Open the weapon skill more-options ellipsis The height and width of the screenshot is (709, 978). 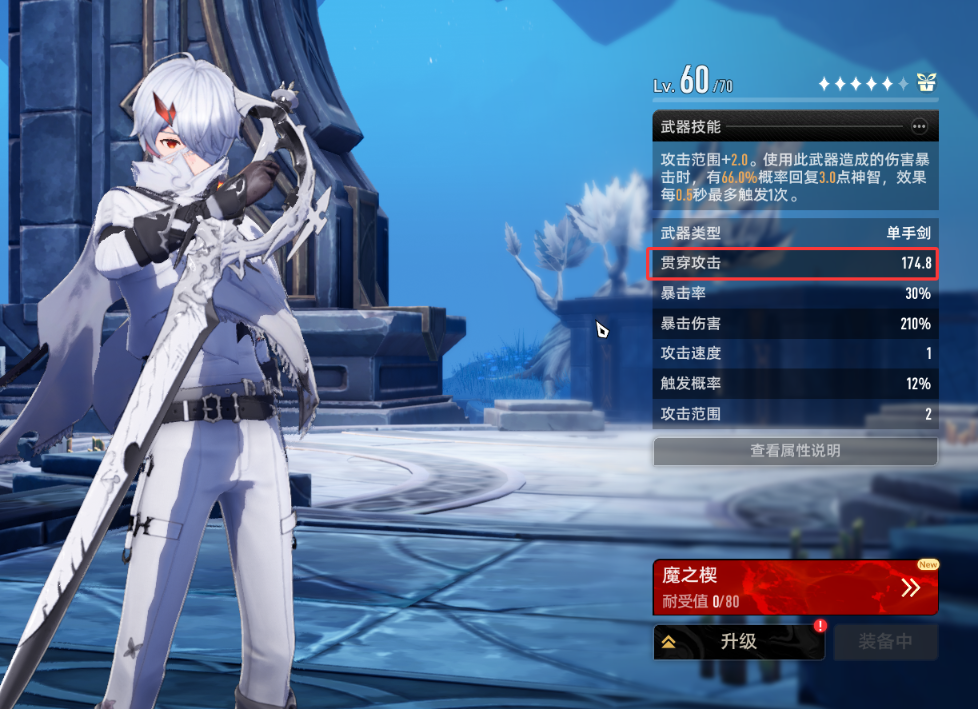(919, 127)
